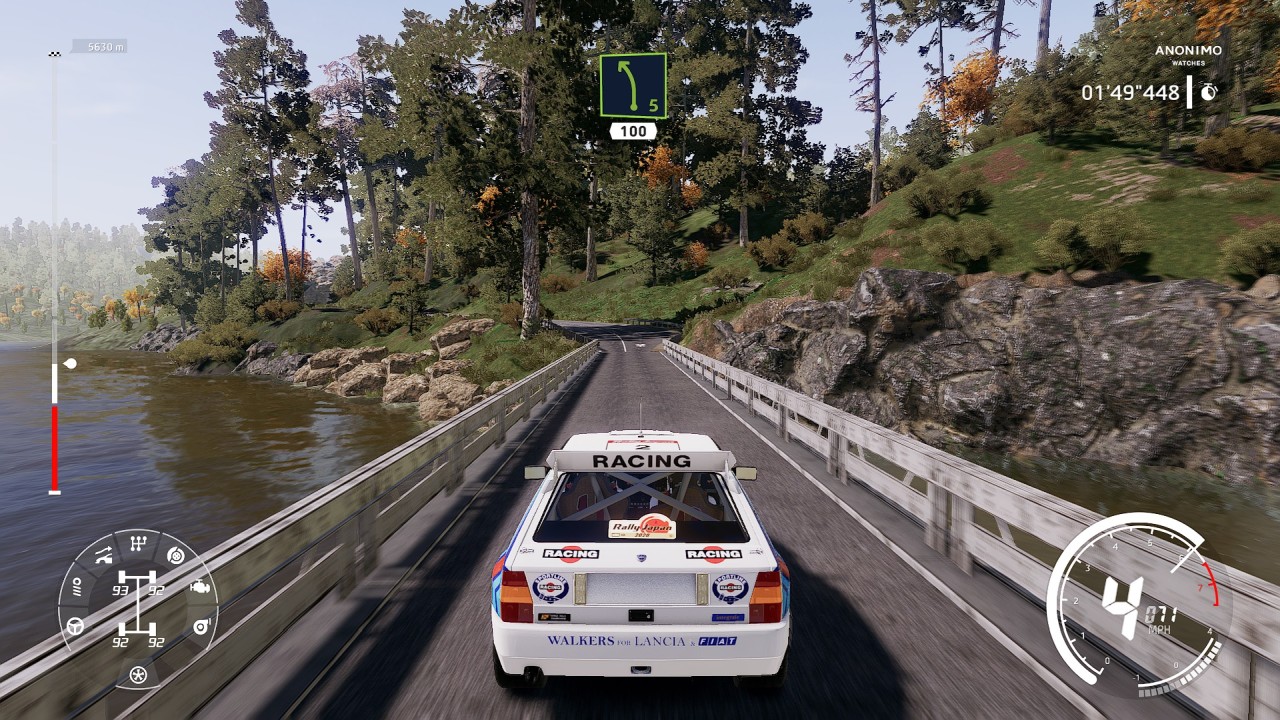Select the steering wheel status icon
The image size is (1280, 720).
tap(75, 627)
